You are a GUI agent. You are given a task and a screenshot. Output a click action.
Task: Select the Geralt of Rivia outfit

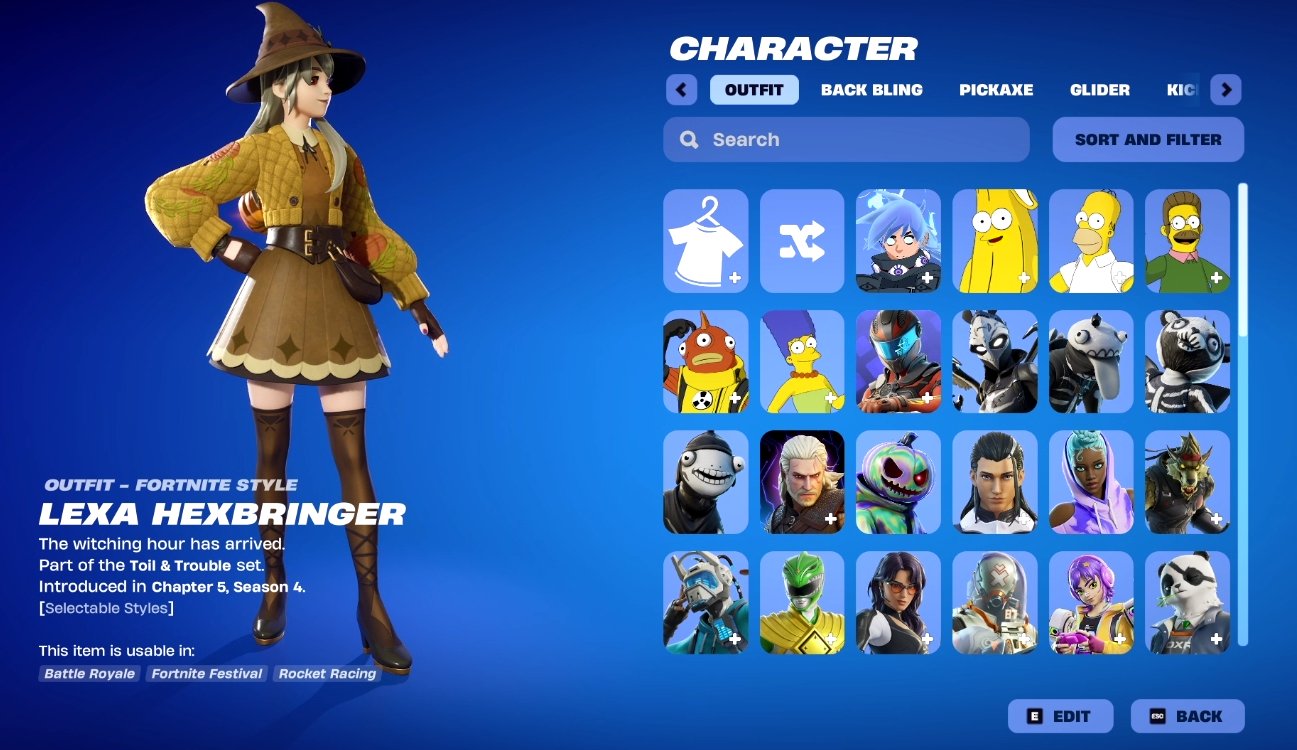click(x=801, y=482)
